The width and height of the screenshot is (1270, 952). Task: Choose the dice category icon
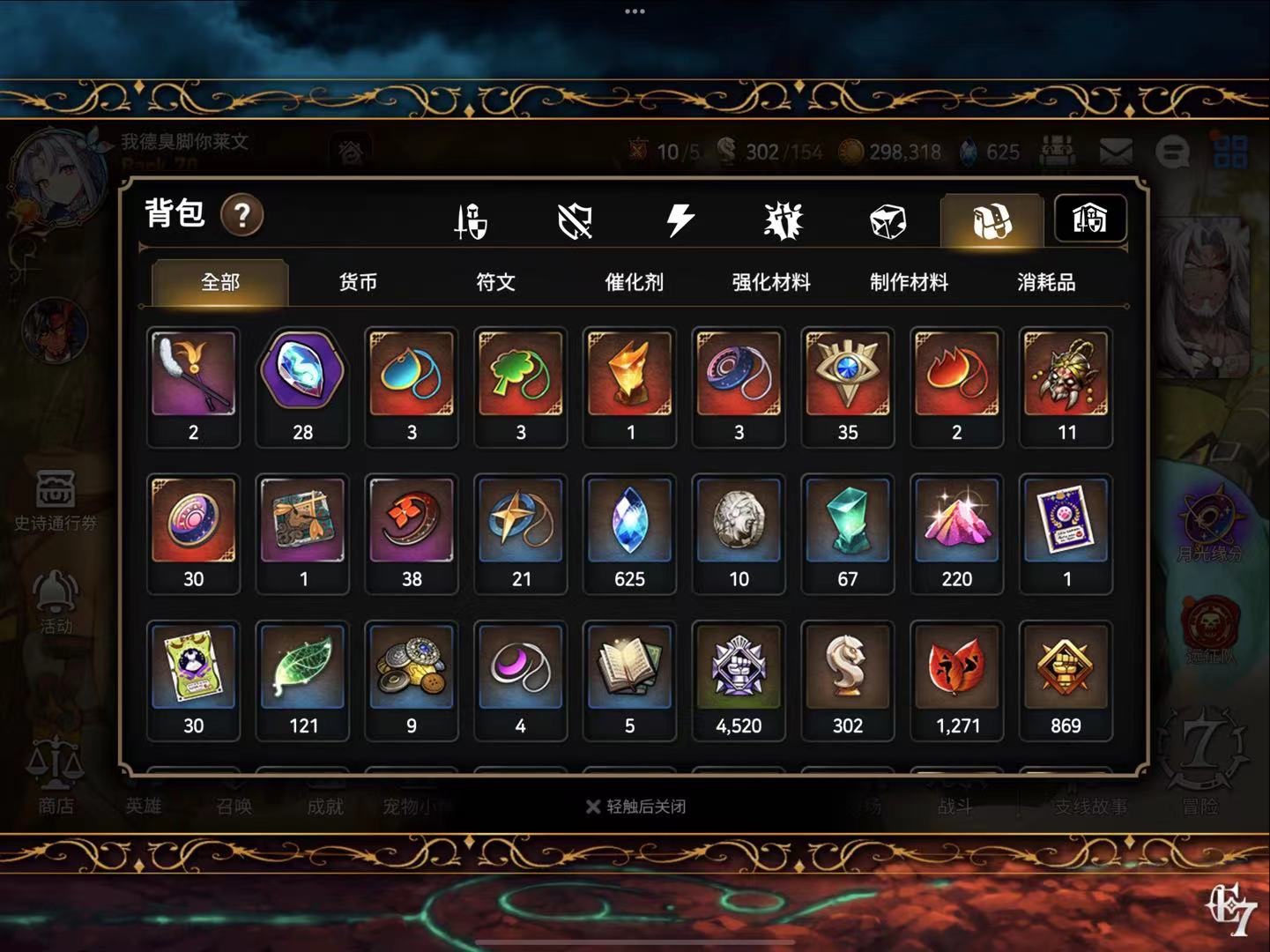(887, 220)
